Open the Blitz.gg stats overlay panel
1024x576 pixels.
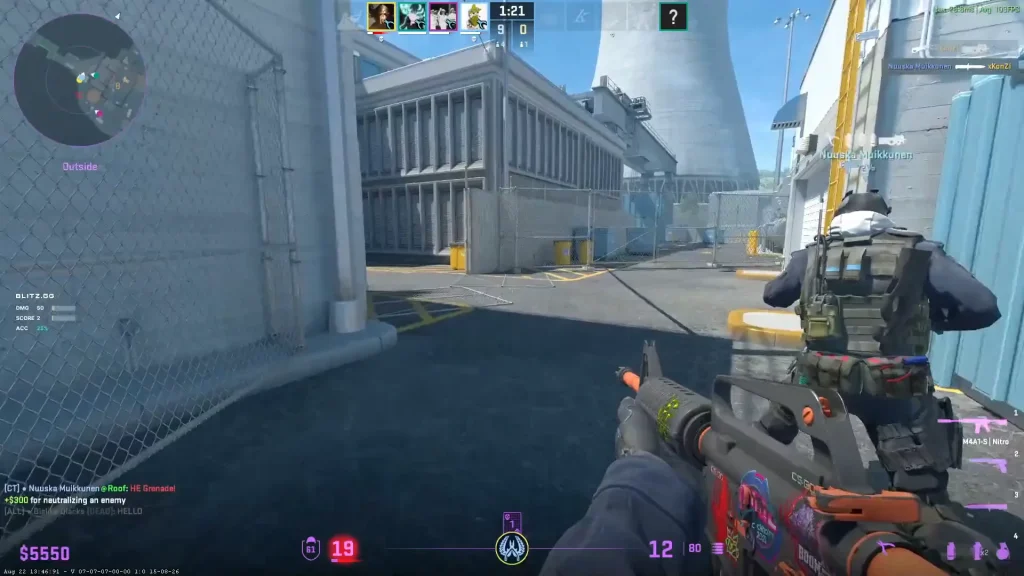(x=46, y=312)
